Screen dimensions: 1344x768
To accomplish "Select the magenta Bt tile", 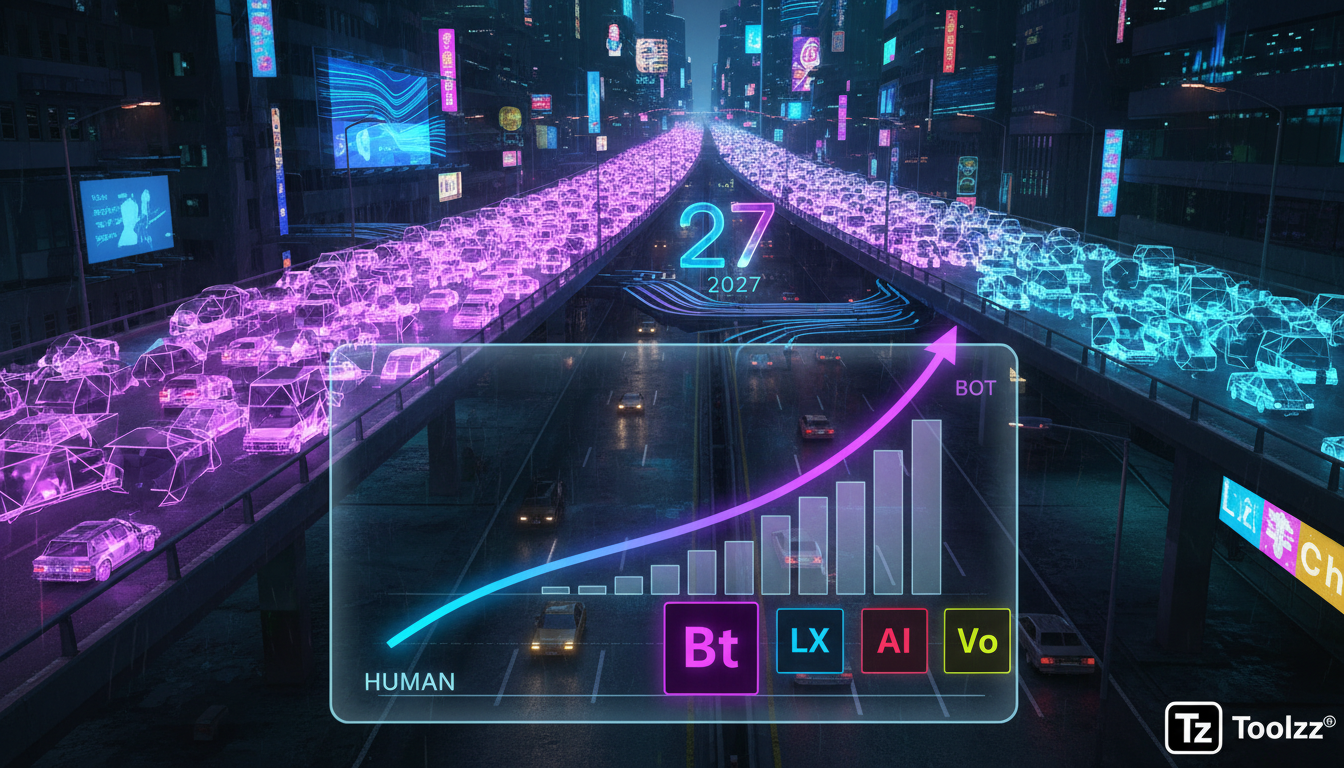I will (711, 648).
